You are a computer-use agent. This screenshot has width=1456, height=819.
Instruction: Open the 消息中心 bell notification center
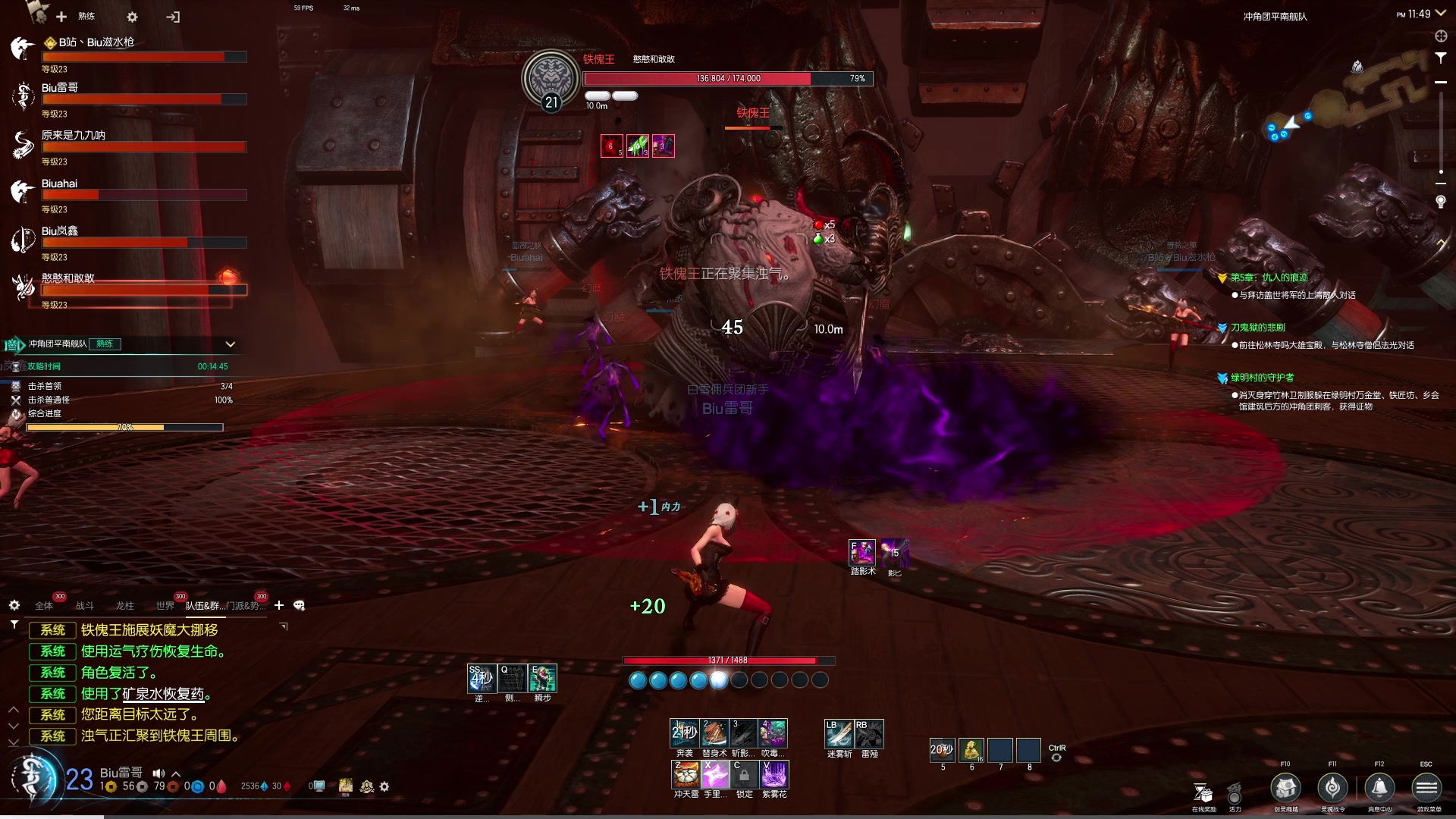coord(1379,788)
